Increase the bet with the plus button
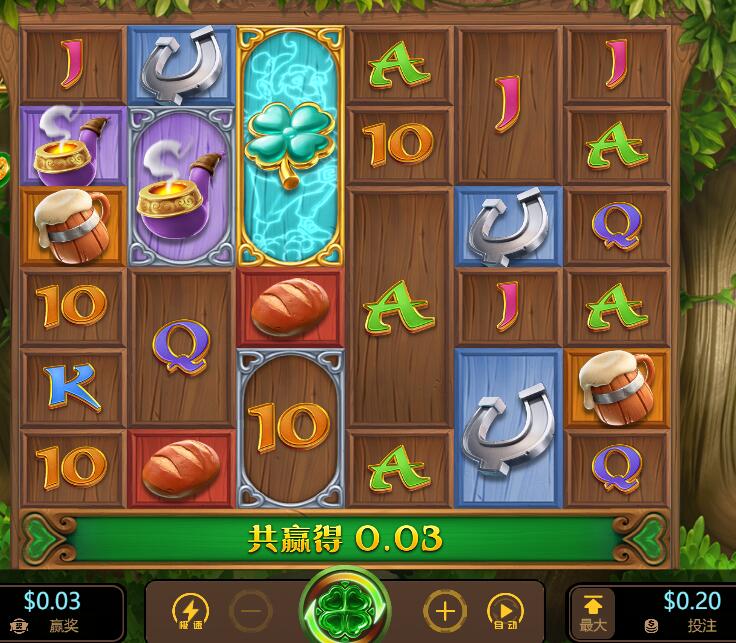Screen dimensions: 736x643 tap(445, 610)
